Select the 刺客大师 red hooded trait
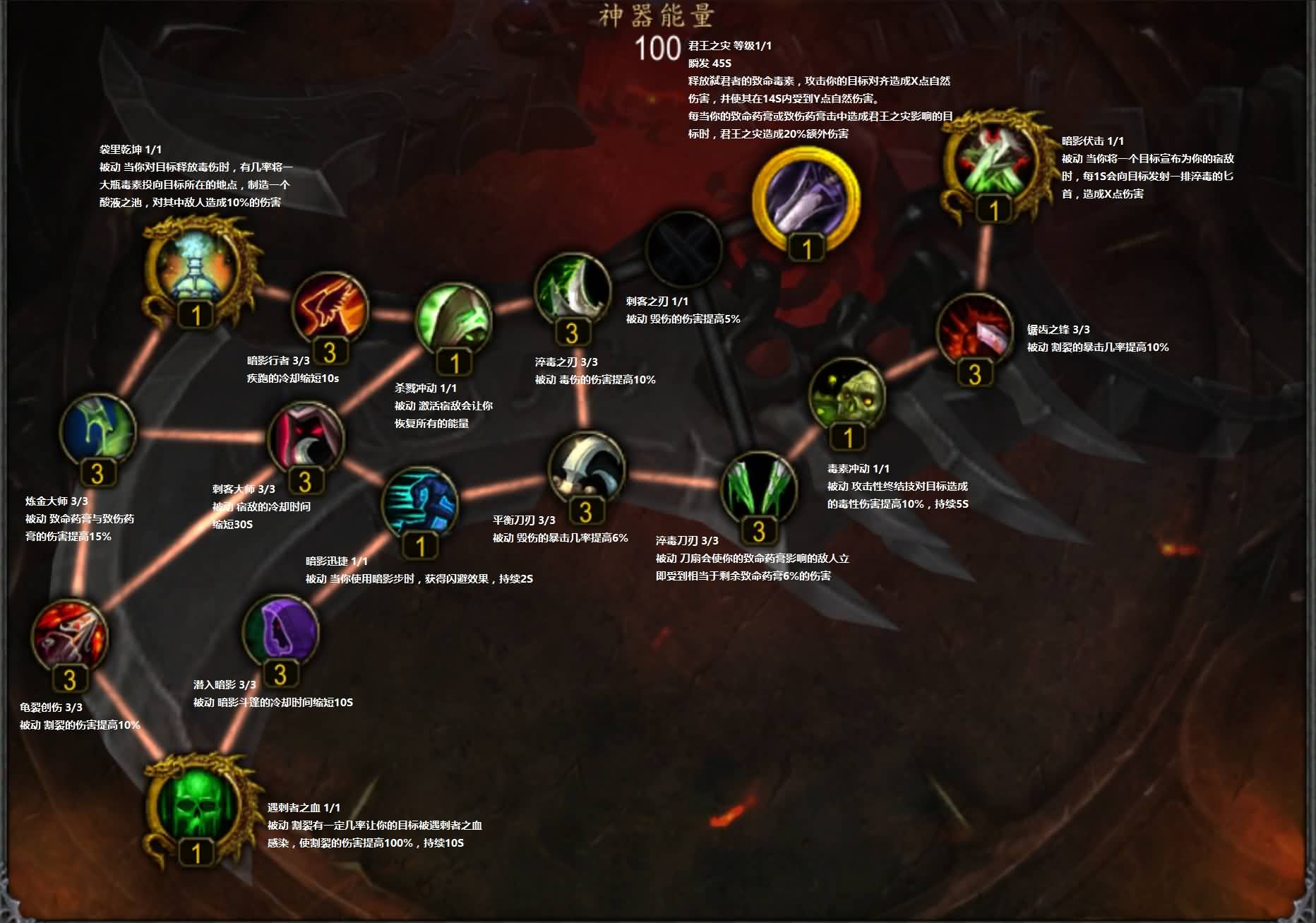The width and height of the screenshot is (1316, 923). point(305,439)
